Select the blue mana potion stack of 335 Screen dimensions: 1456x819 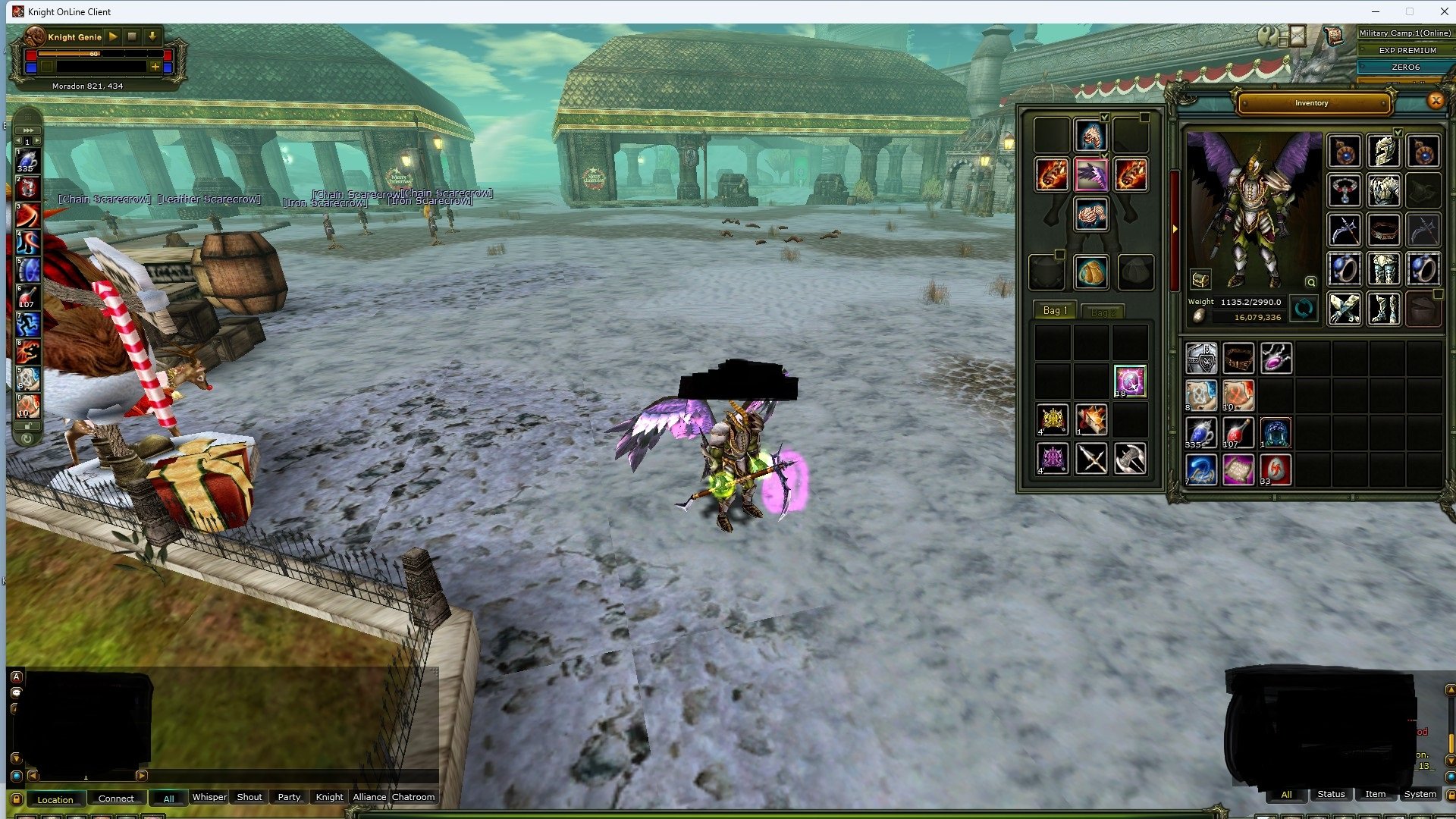click(1200, 432)
